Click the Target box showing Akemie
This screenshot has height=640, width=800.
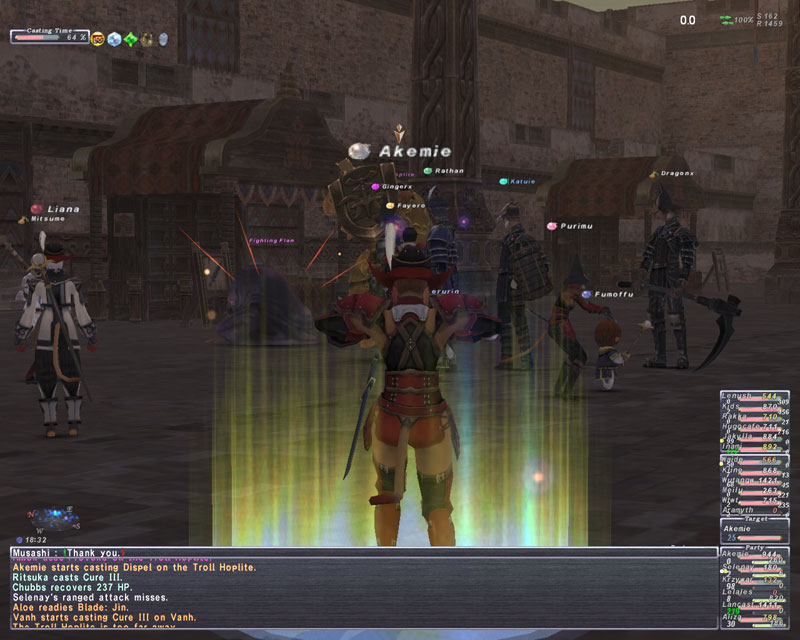point(754,531)
